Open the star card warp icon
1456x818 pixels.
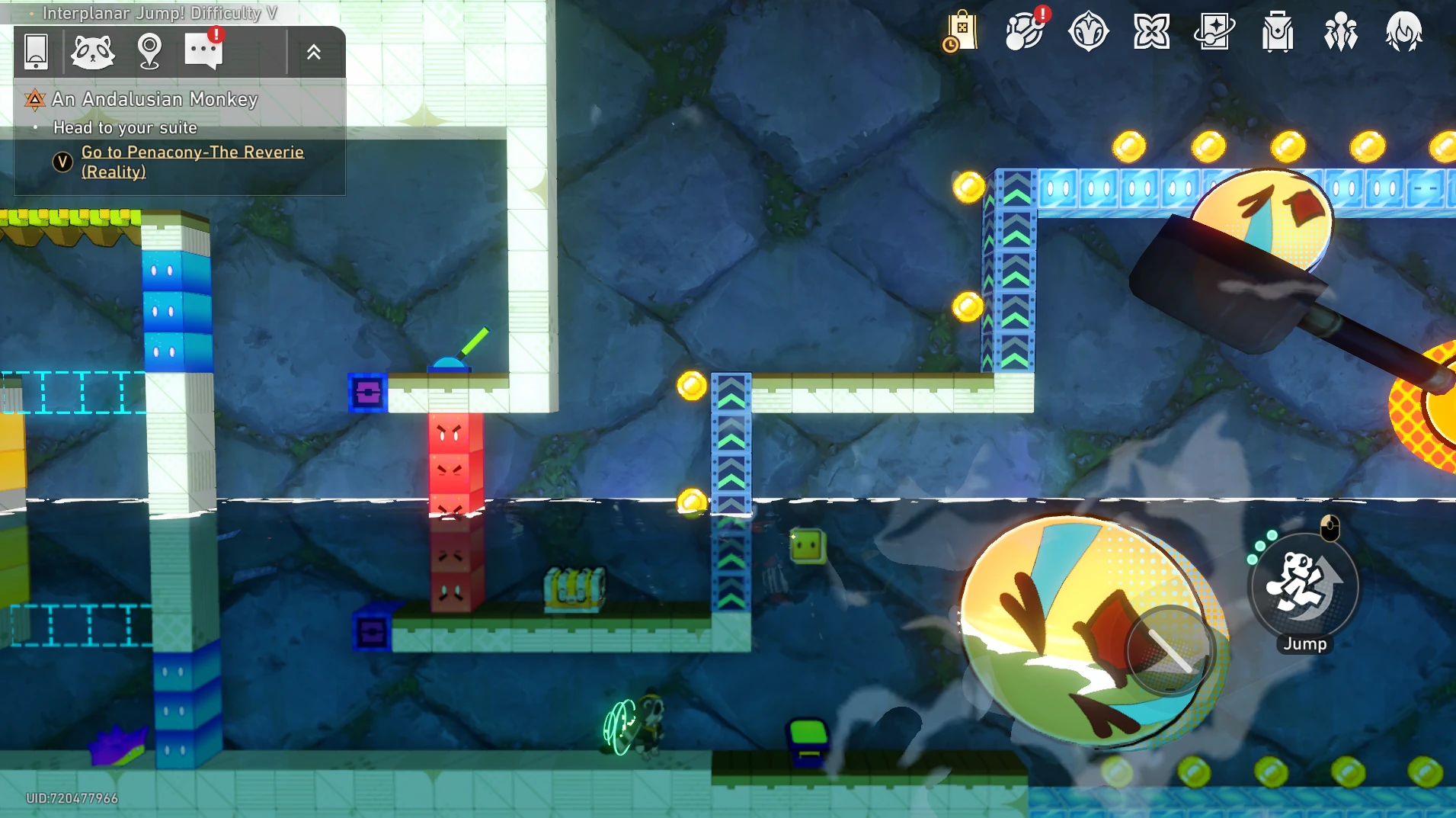coord(1214,32)
